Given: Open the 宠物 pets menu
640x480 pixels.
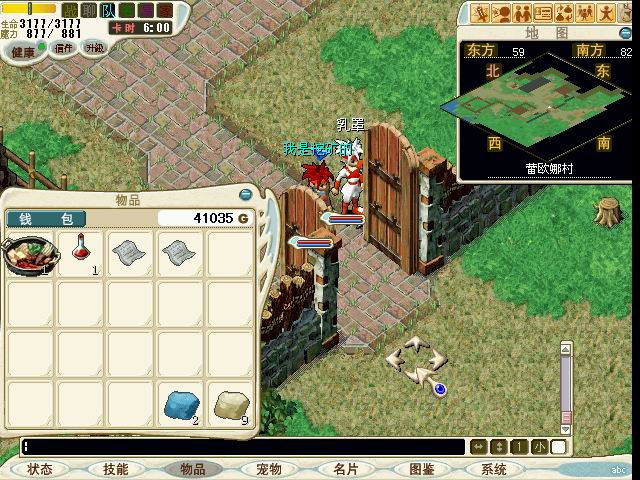Looking at the screenshot, I should coord(268,469).
